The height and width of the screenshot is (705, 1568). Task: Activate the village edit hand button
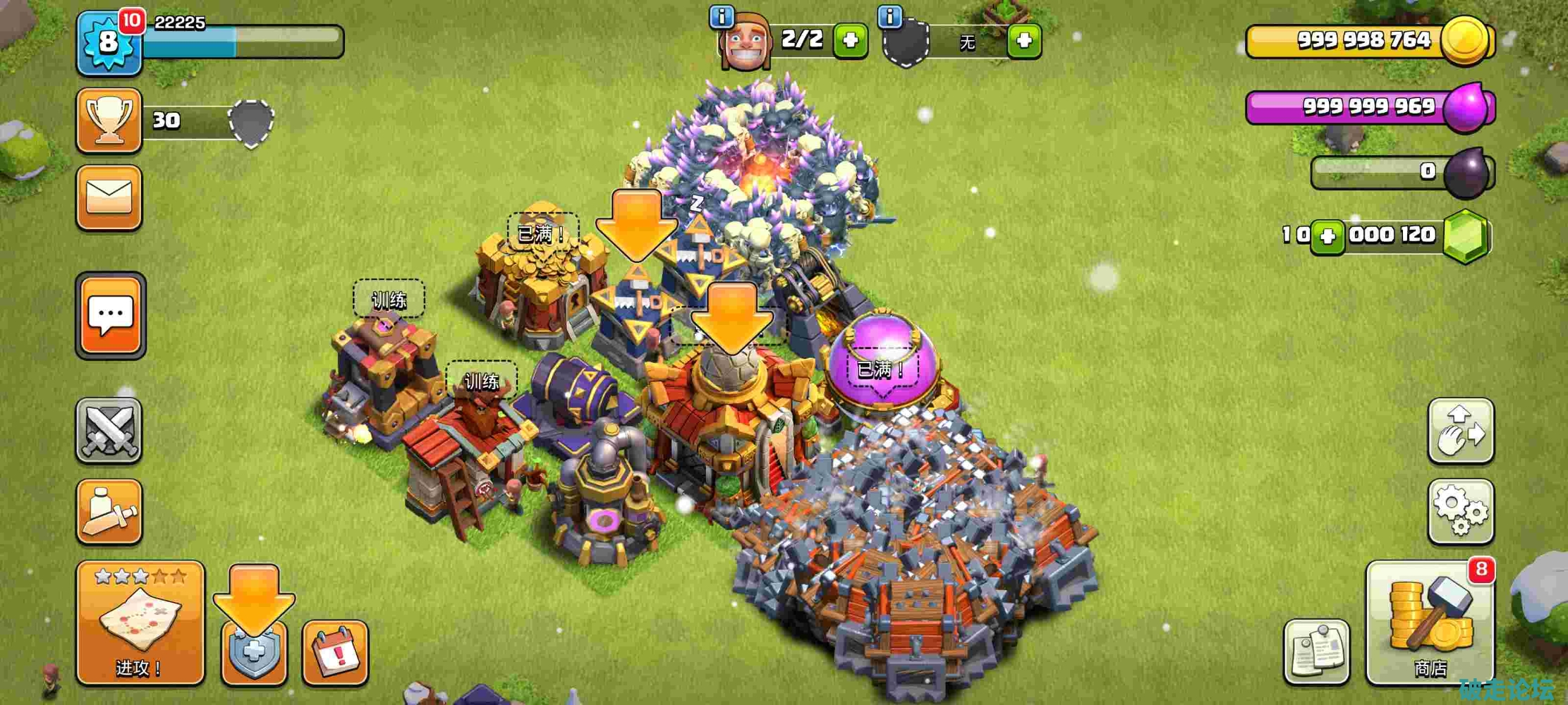pos(1460,431)
